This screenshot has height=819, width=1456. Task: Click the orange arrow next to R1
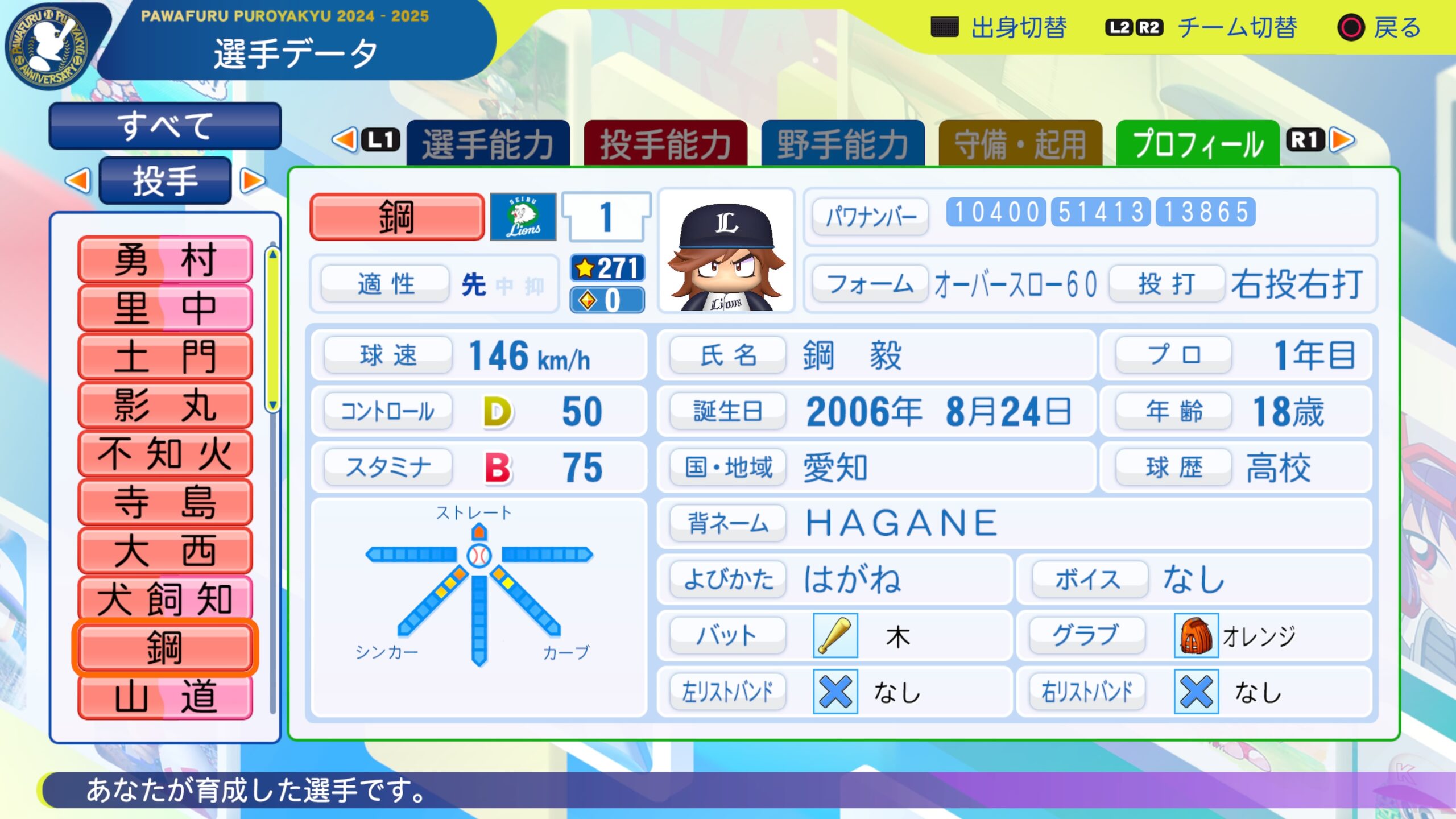pyautogui.click(x=1343, y=140)
